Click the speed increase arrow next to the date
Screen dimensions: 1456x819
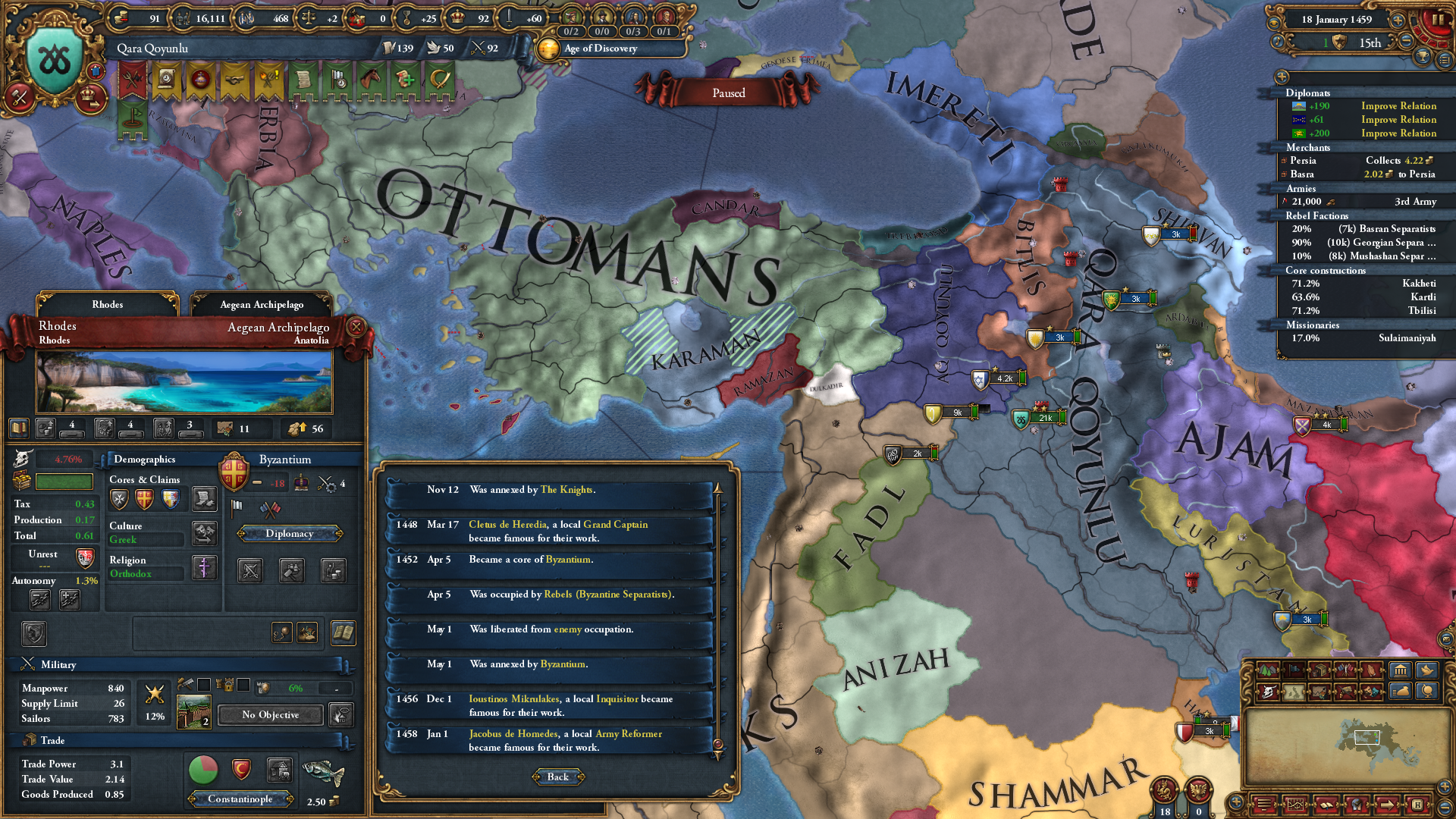(x=1398, y=20)
